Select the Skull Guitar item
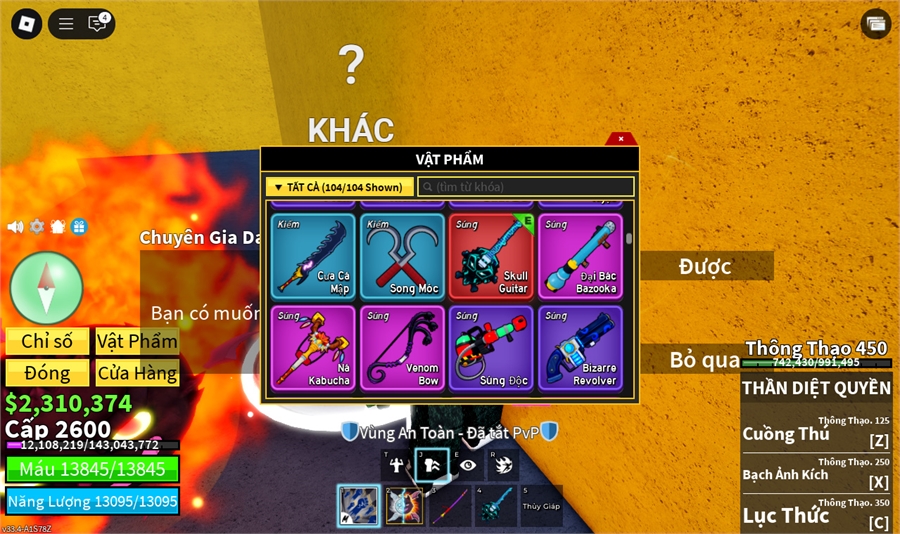 pos(491,257)
